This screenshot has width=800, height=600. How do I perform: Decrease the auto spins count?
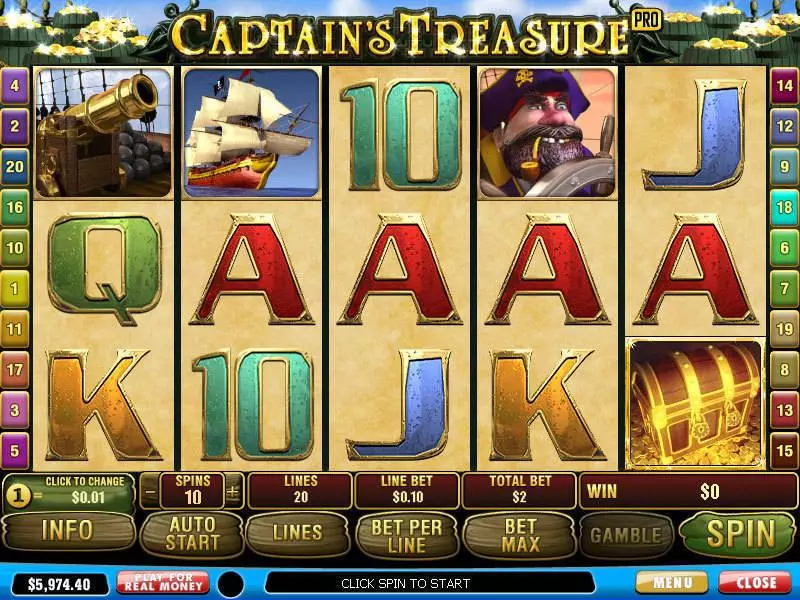151,491
